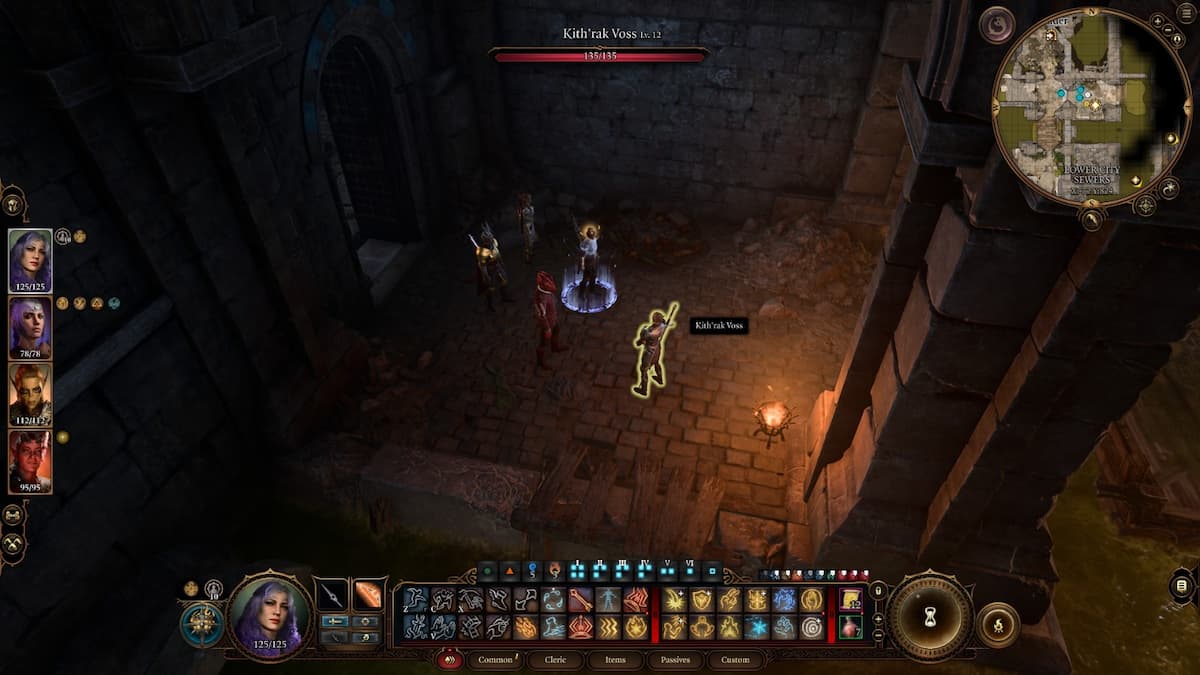Image resolution: width=1200 pixels, height=675 pixels.
Task: Toggle the red button left of Common tab
Action: [x=451, y=660]
